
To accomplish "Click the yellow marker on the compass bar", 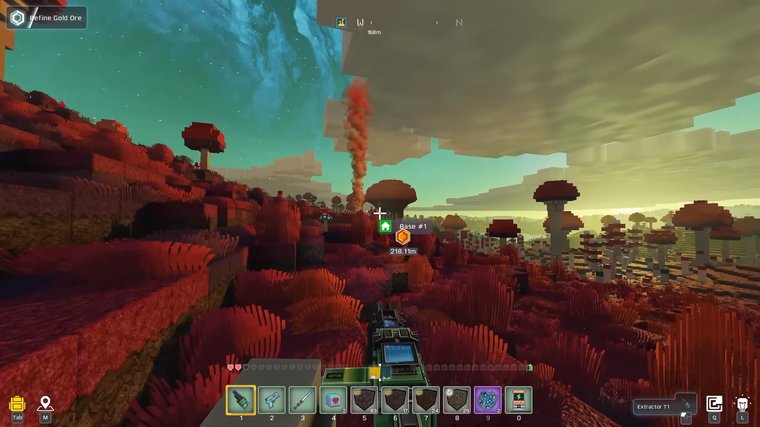I will tap(341, 22).
